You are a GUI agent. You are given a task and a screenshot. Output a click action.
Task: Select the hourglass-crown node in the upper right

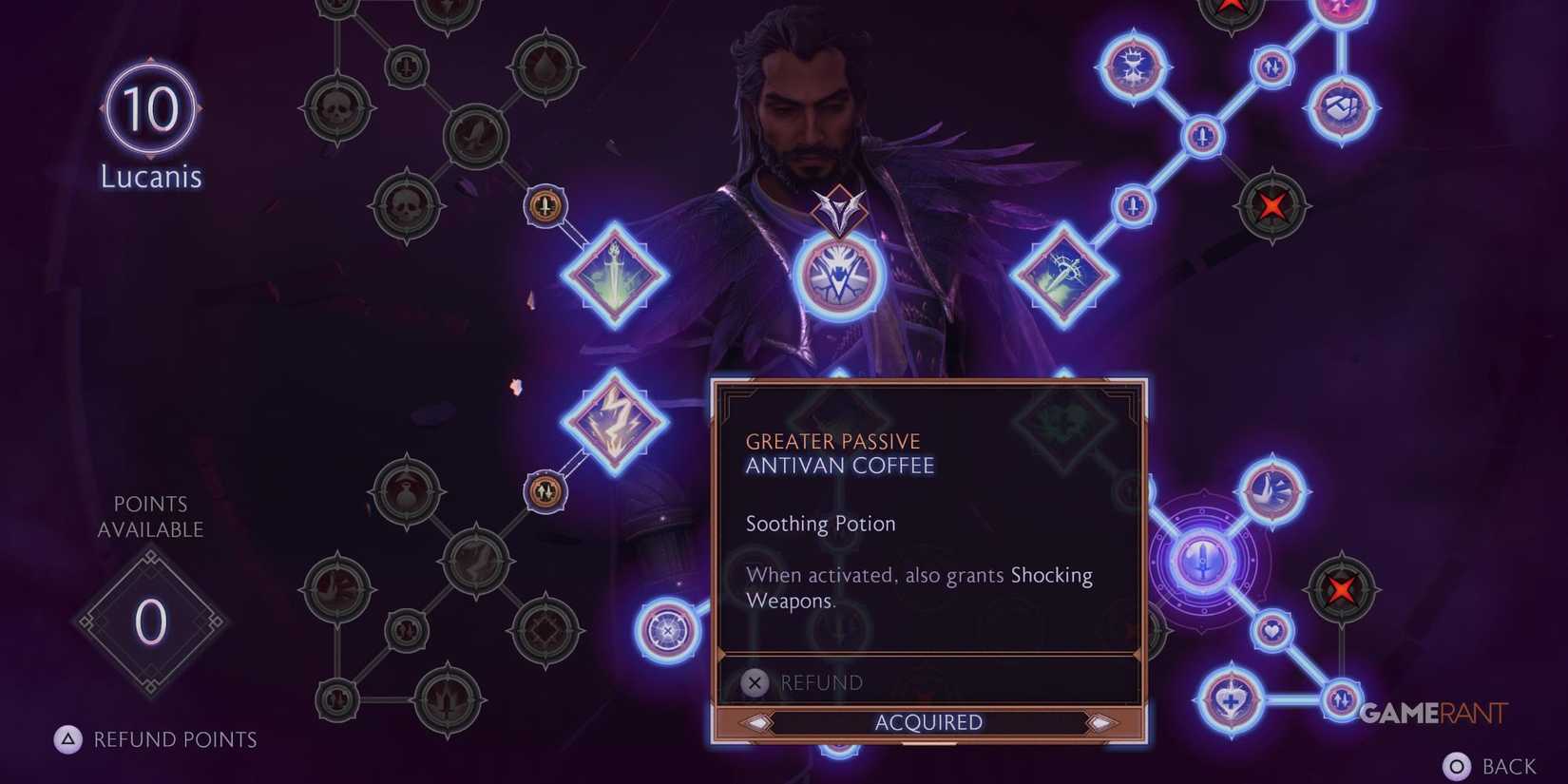point(1135,67)
